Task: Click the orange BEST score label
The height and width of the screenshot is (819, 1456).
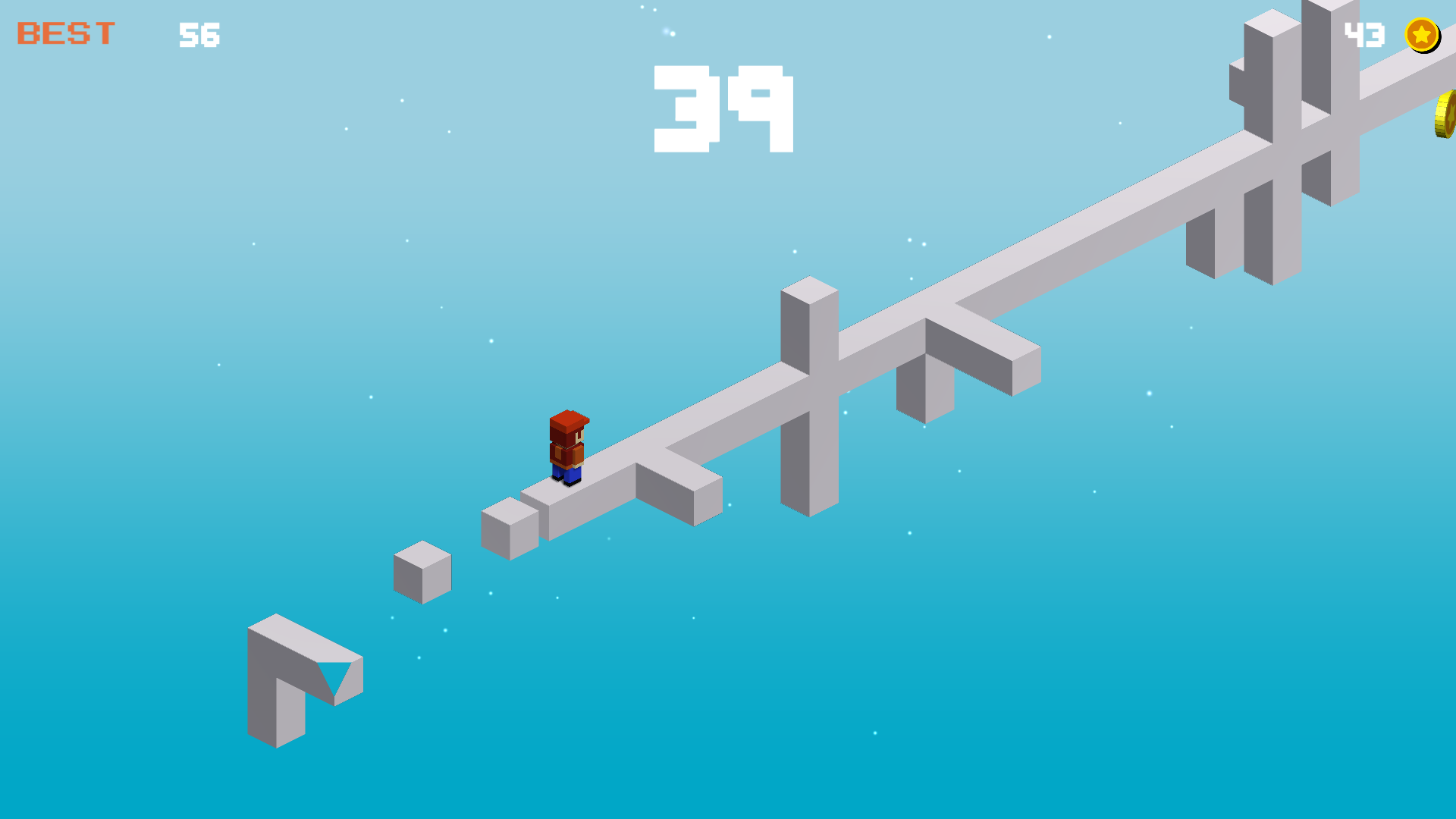Action: (x=64, y=32)
